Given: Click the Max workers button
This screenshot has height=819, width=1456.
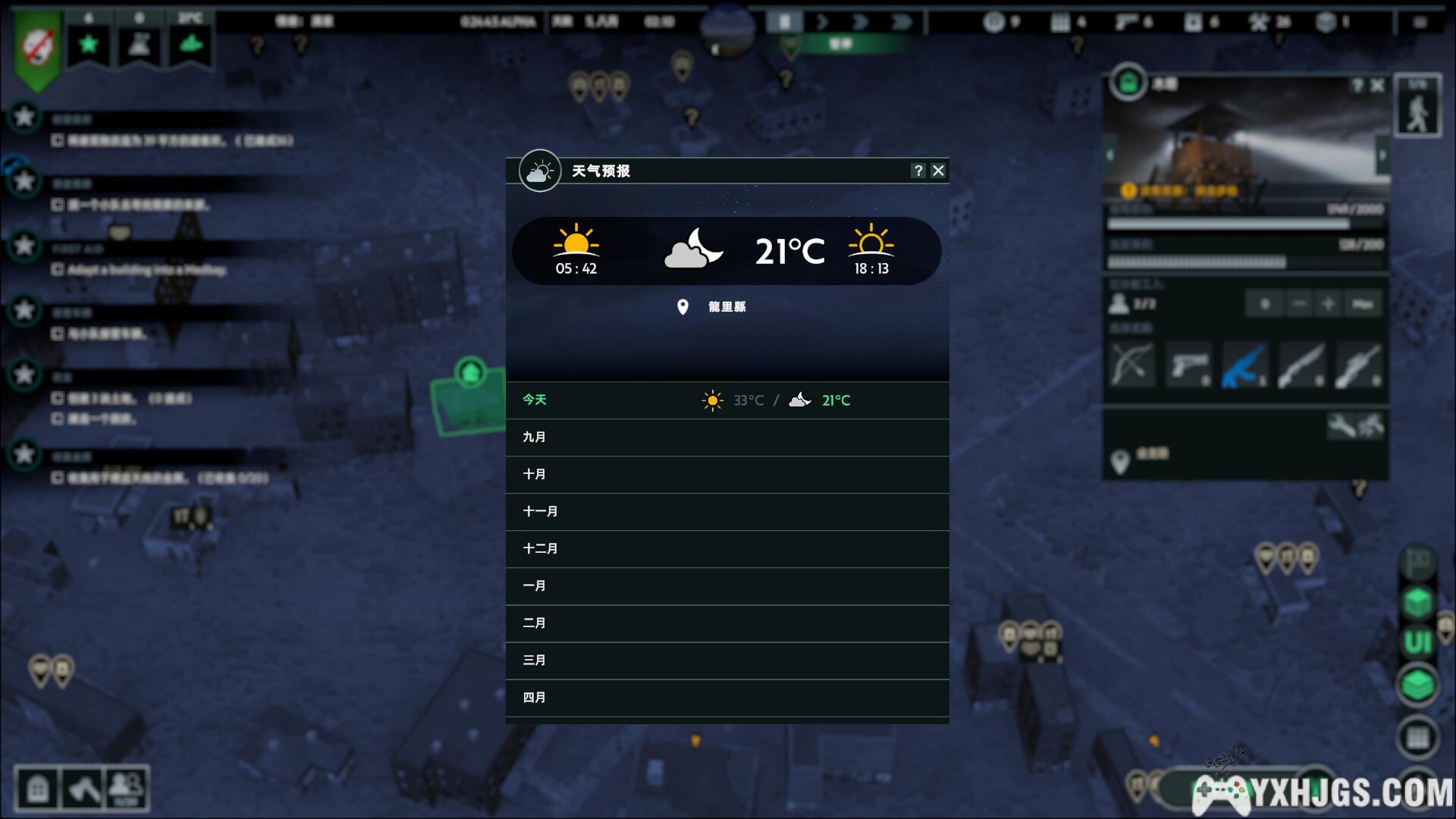Looking at the screenshot, I should pyautogui.click(x=1362, y=304).
